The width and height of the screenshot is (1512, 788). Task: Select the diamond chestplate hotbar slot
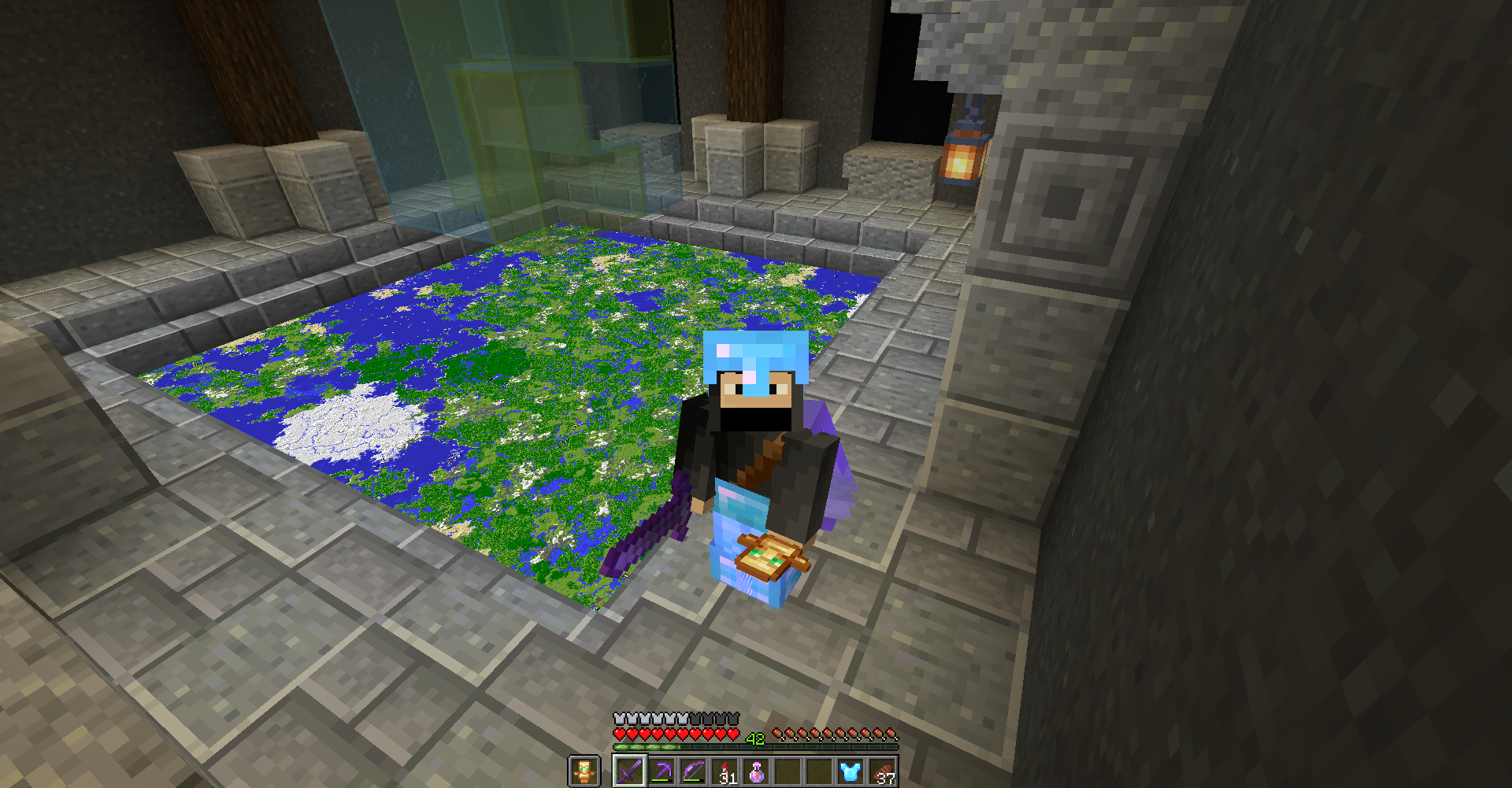850,771
